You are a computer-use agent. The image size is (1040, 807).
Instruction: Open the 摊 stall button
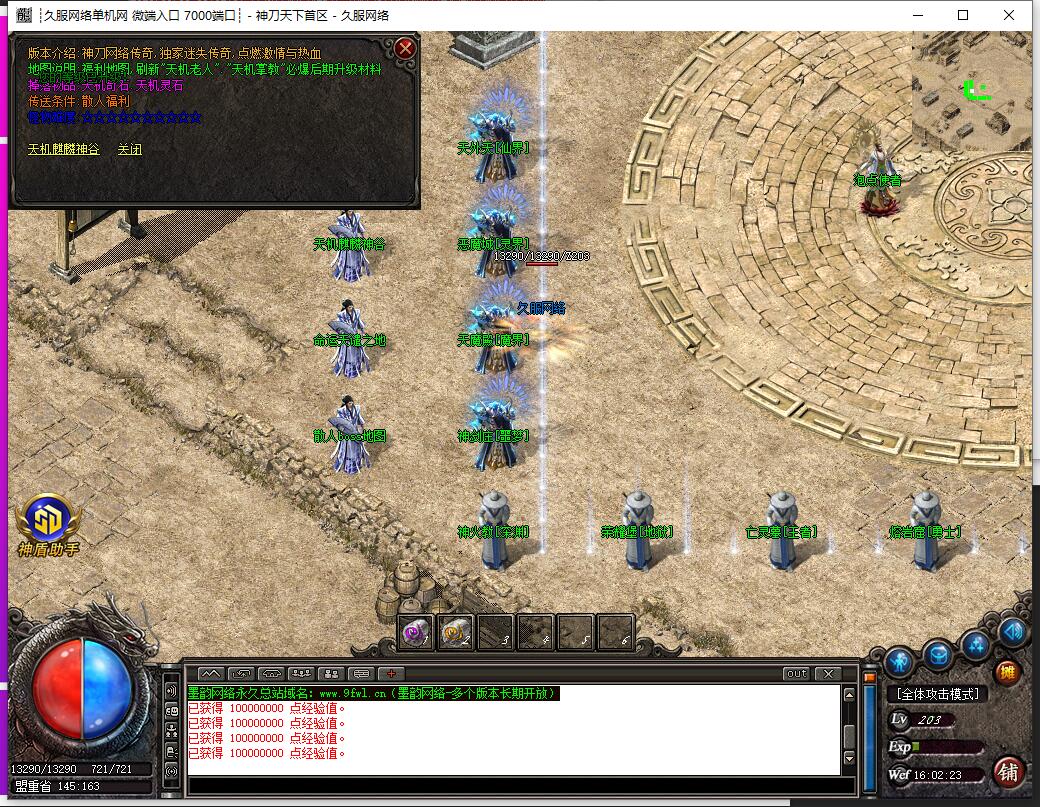tap(1007, 672)
